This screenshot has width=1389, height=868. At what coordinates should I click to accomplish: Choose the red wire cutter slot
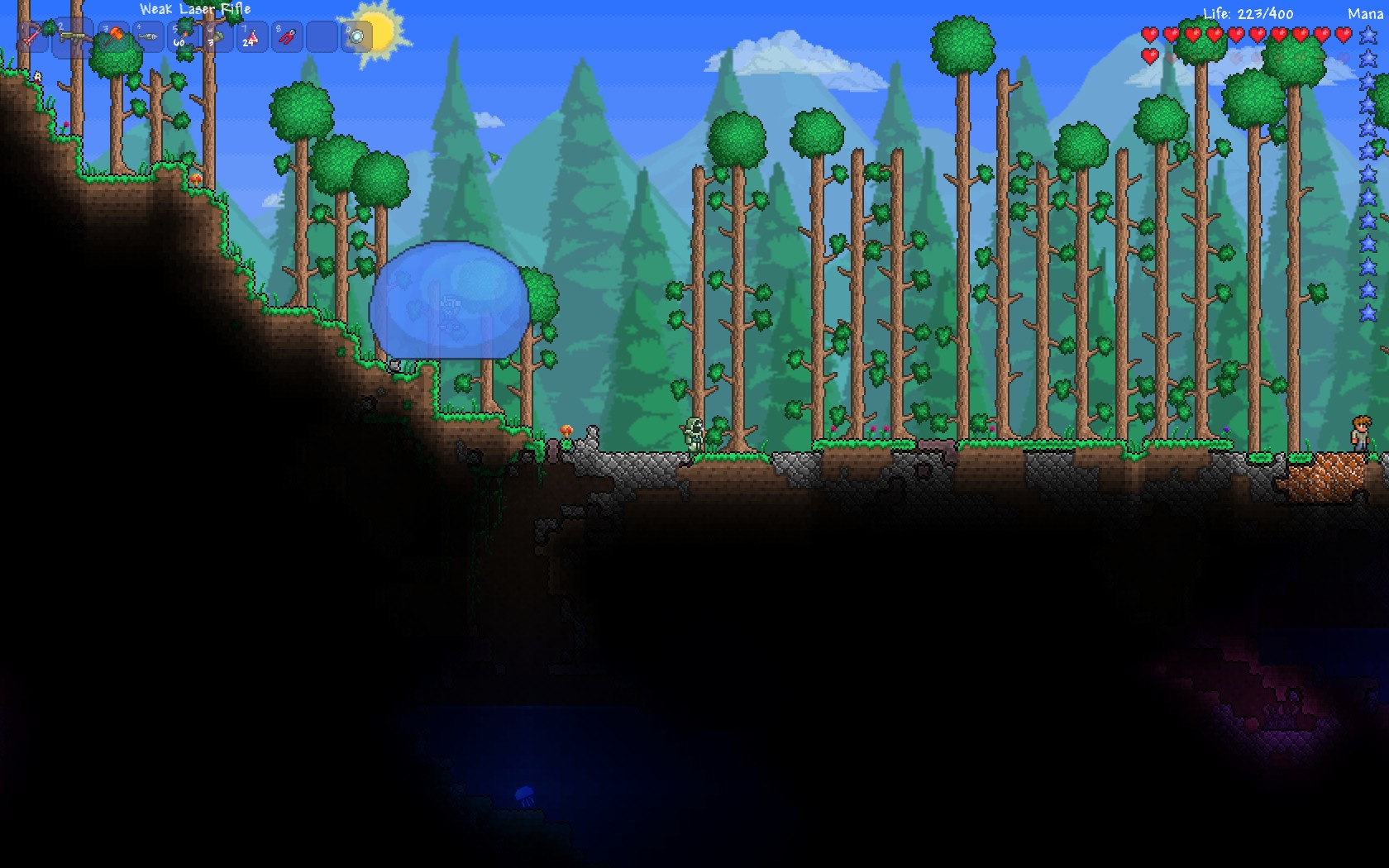click(x=286, y=36)
